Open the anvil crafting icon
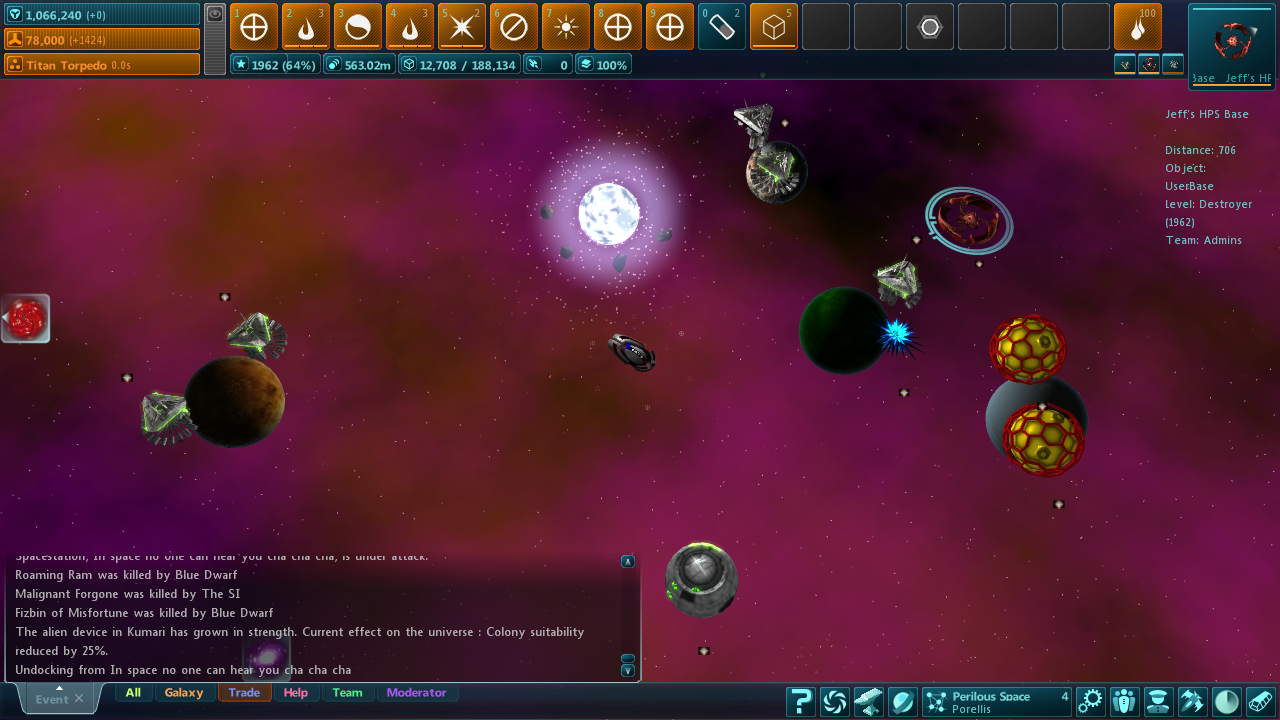The height and width of the screenshot is (720, 1280). coord(868,702)
